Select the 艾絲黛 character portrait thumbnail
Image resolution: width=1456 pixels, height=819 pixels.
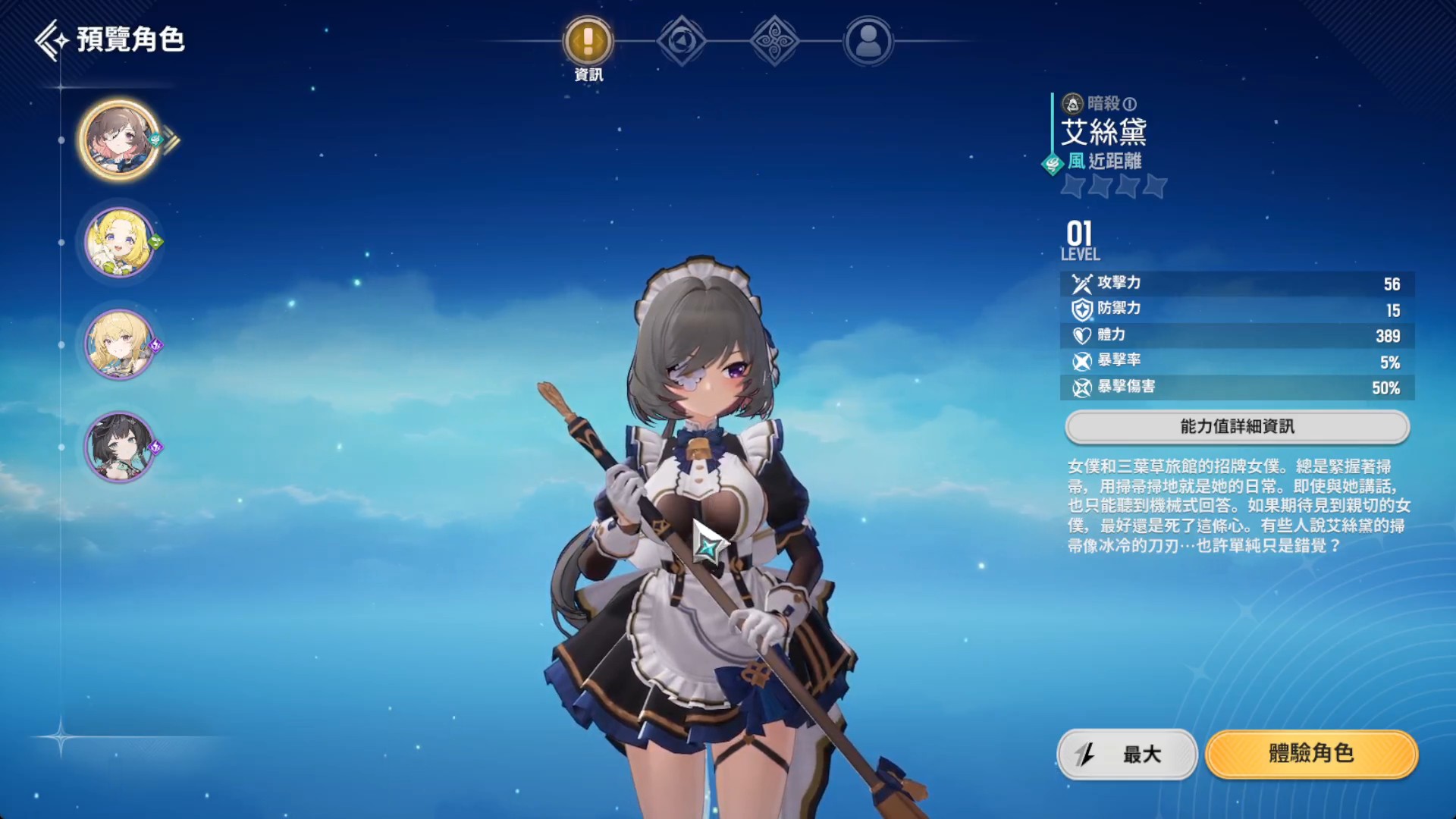pyautogui.click(x=120, y=142)
